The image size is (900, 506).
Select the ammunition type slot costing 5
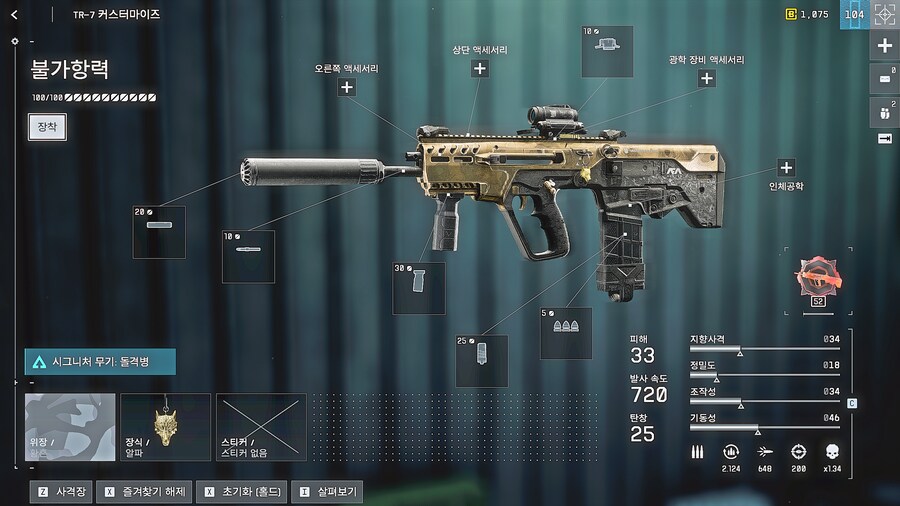click(x=566, y=333)
